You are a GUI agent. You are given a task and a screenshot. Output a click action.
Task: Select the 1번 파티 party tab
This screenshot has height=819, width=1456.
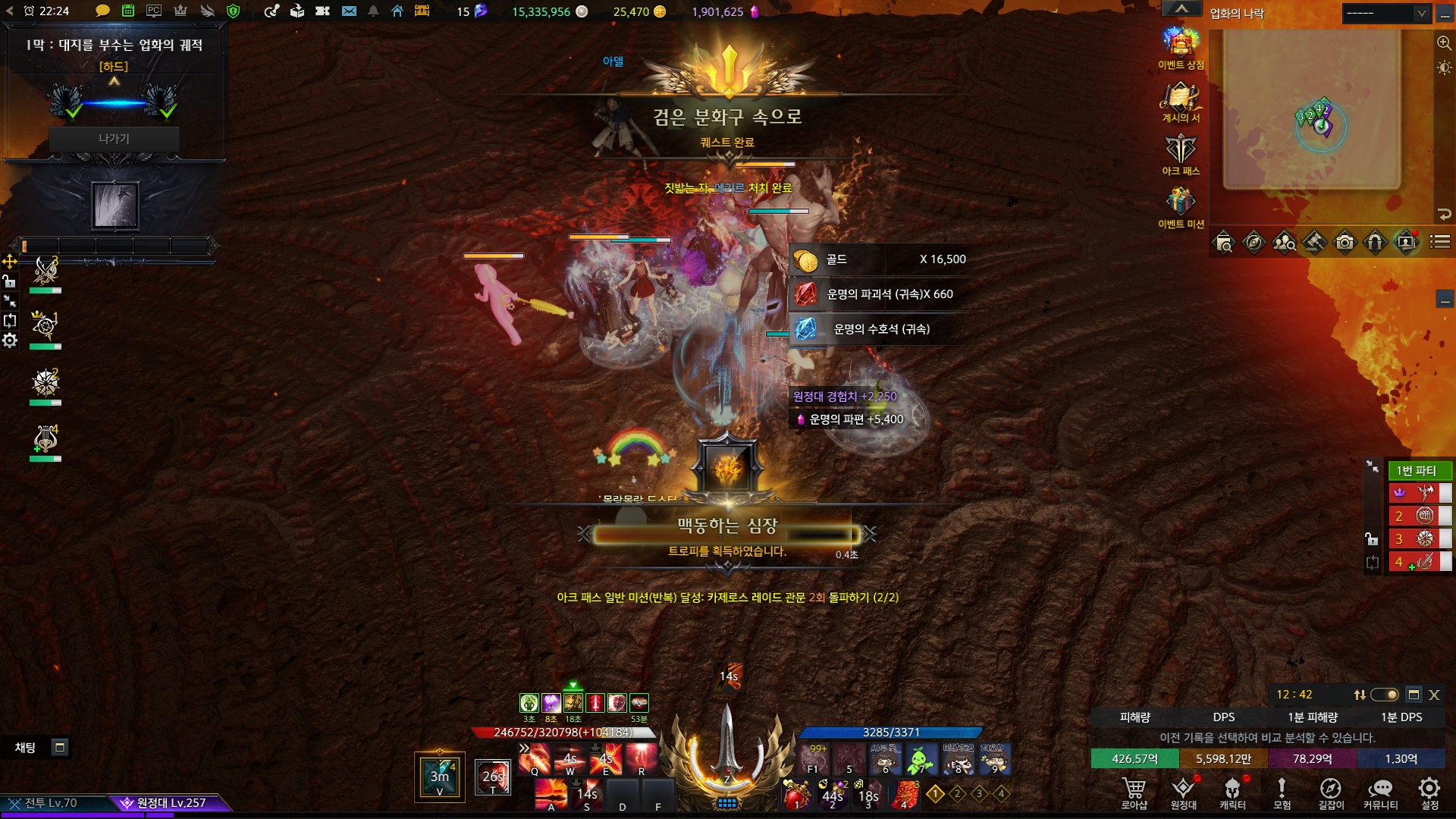pyautogui.click(x=1417, y=470)
